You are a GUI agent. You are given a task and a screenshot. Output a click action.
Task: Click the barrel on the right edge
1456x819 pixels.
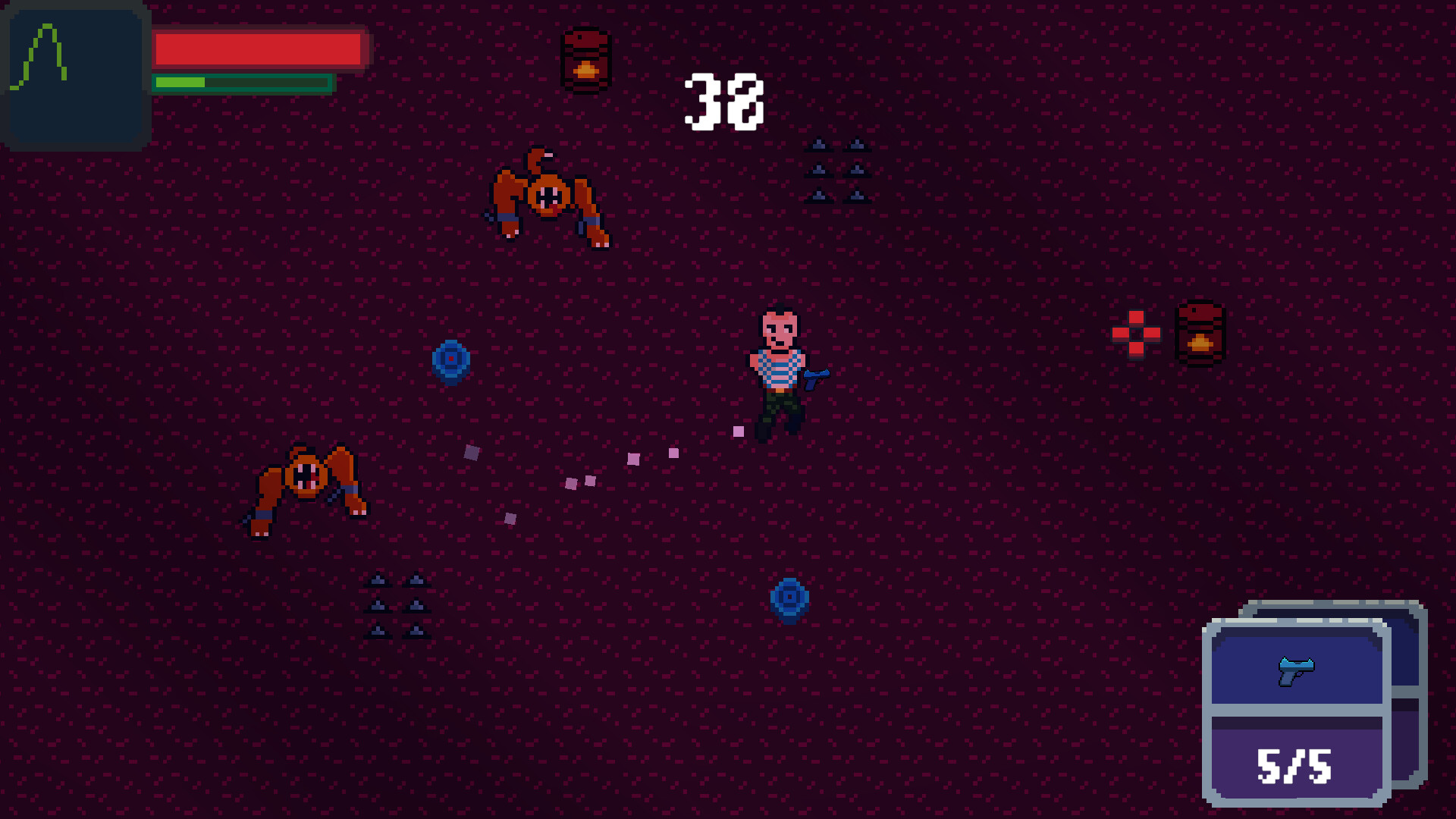pos(1200,334)
